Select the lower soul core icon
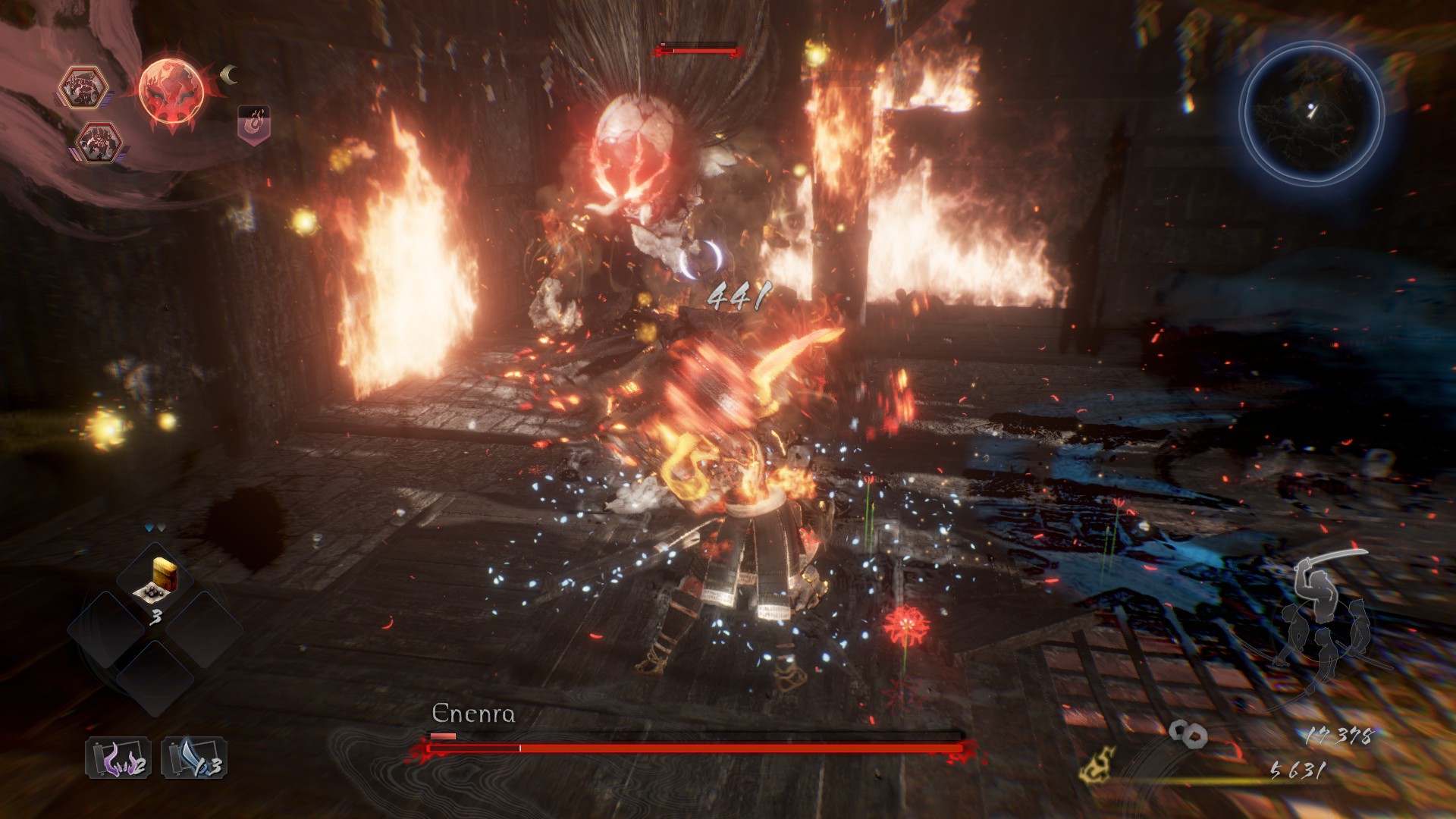The height and width of the screenshot is (819, 1456). [99, 143]
